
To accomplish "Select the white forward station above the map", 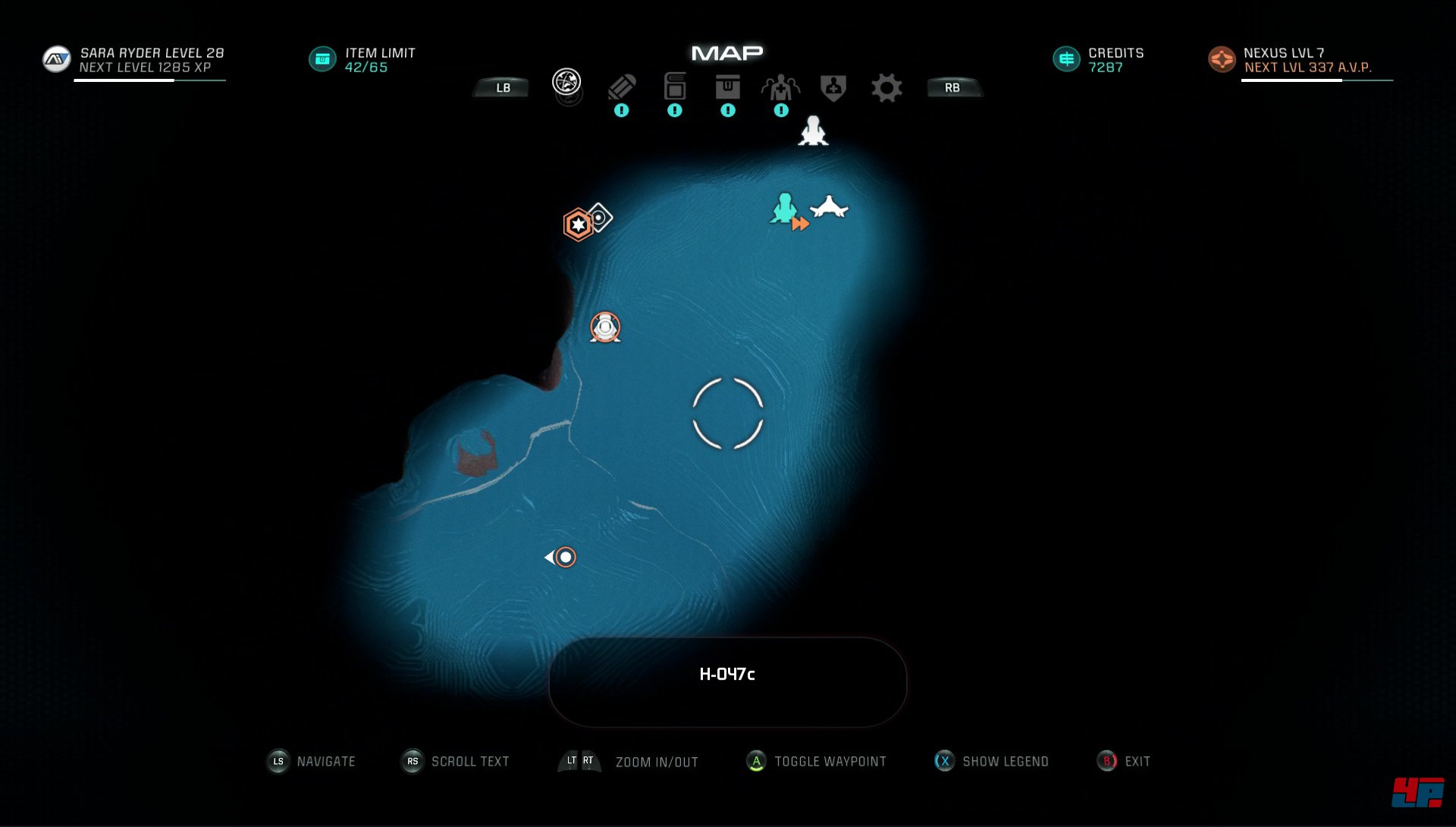I will (x=813, y=130).
